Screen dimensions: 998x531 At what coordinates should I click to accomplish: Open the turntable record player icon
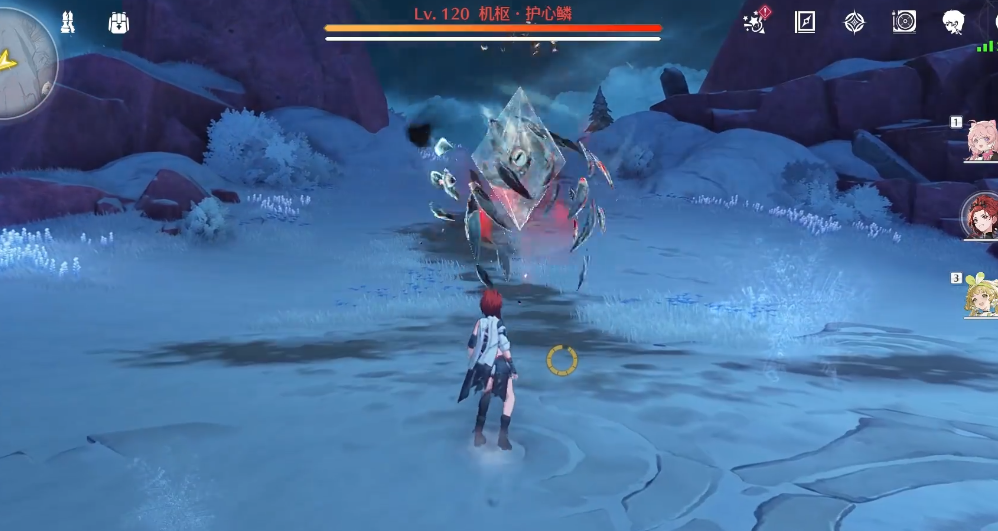904,22
